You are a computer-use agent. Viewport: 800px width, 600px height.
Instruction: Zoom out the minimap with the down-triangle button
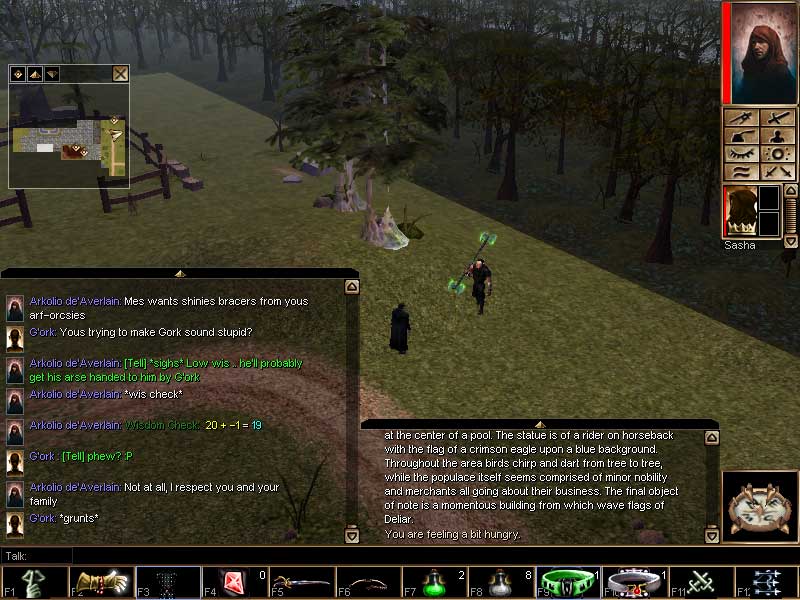click(x=51, y=73)
